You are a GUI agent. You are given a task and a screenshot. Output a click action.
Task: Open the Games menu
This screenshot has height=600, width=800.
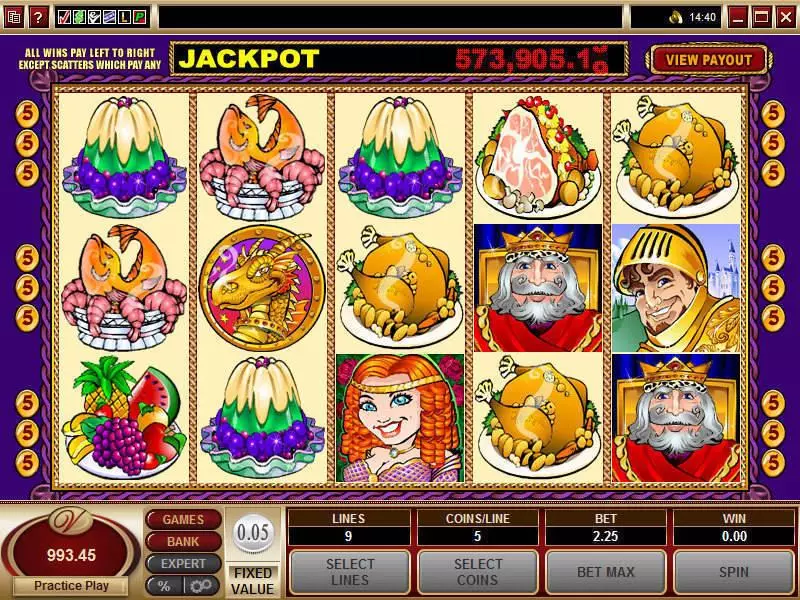click(183, 519)
